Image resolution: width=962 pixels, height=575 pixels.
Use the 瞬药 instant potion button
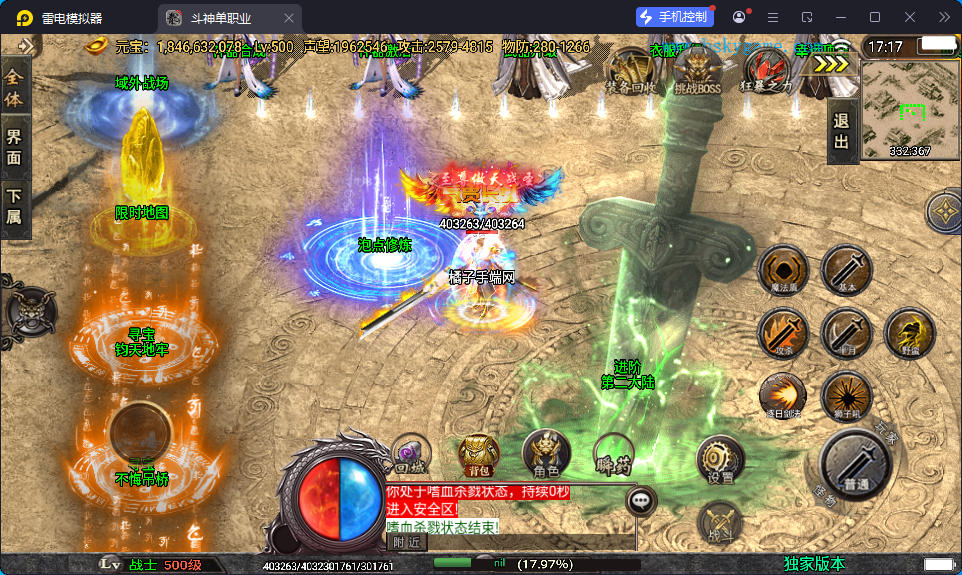613,454
